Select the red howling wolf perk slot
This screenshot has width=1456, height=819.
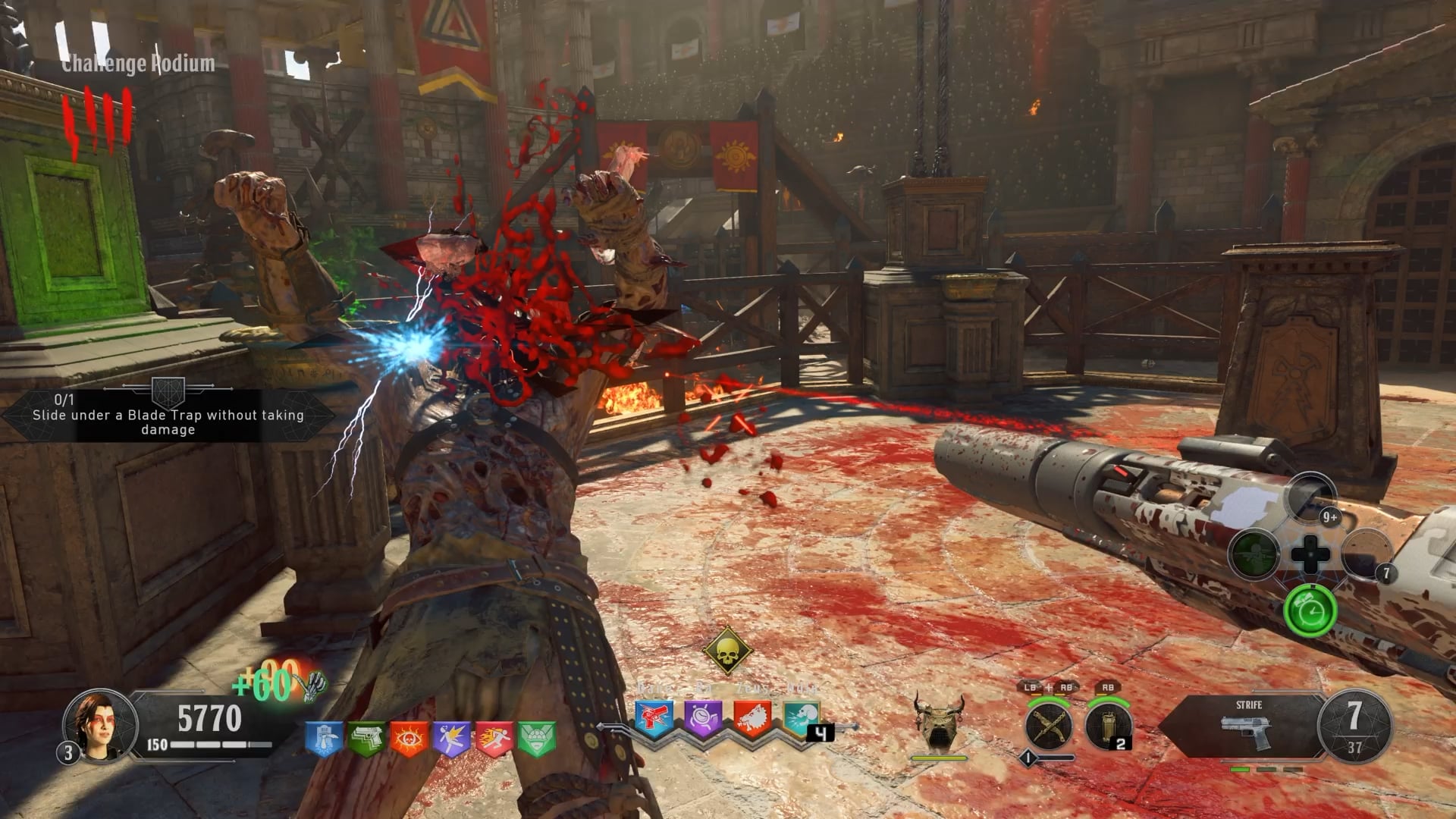coord(752,717)
